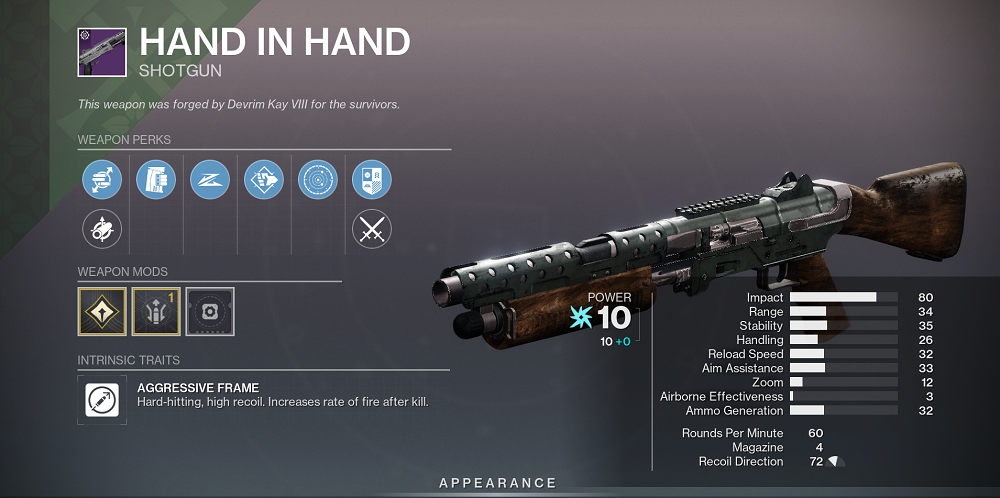Open the Appearance section
The image size is (1000, 498).
[498, 483]
